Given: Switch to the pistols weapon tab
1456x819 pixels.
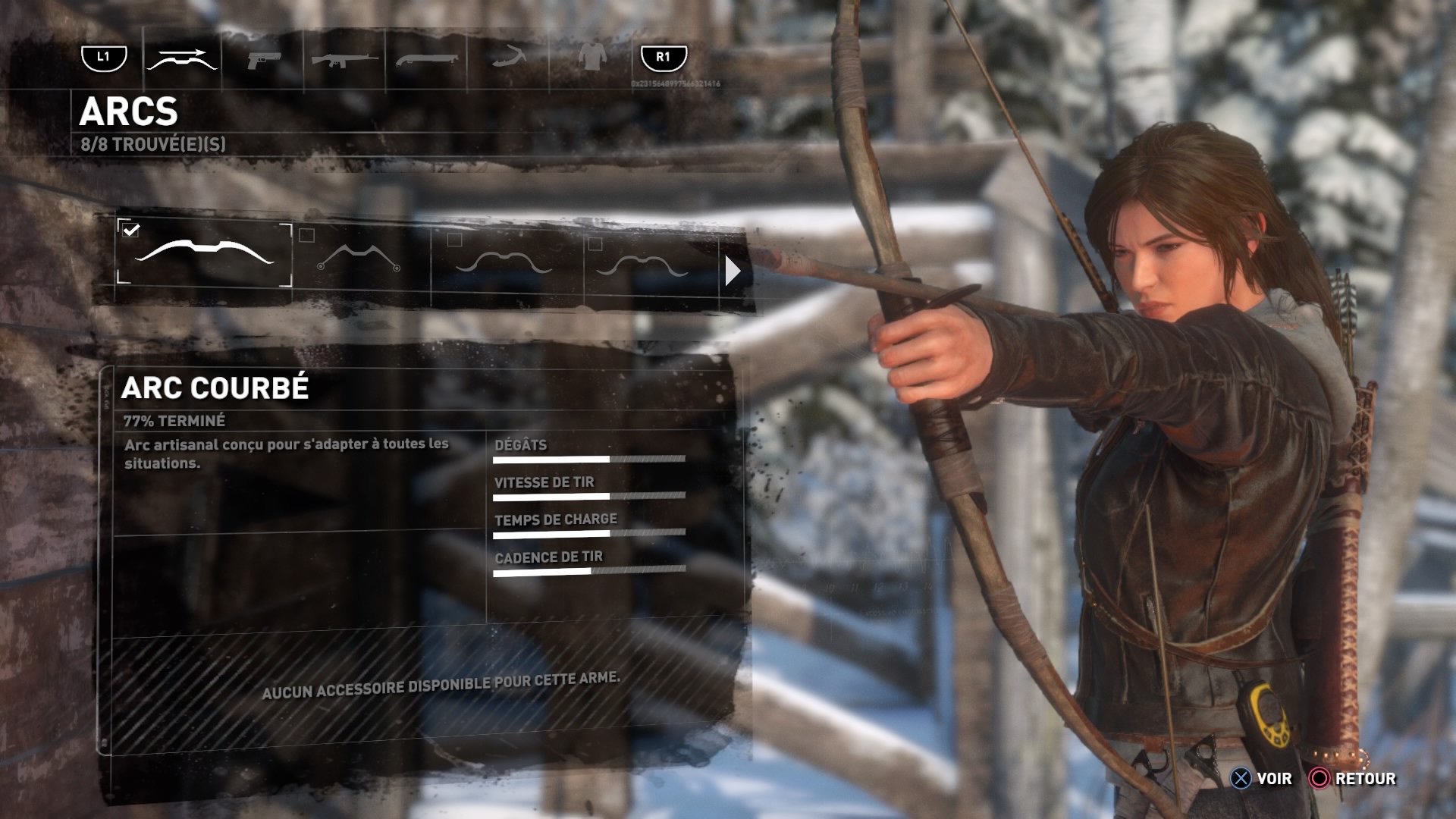Looking at the screenshot, I should pyautogui.click(x=264, y=59).
